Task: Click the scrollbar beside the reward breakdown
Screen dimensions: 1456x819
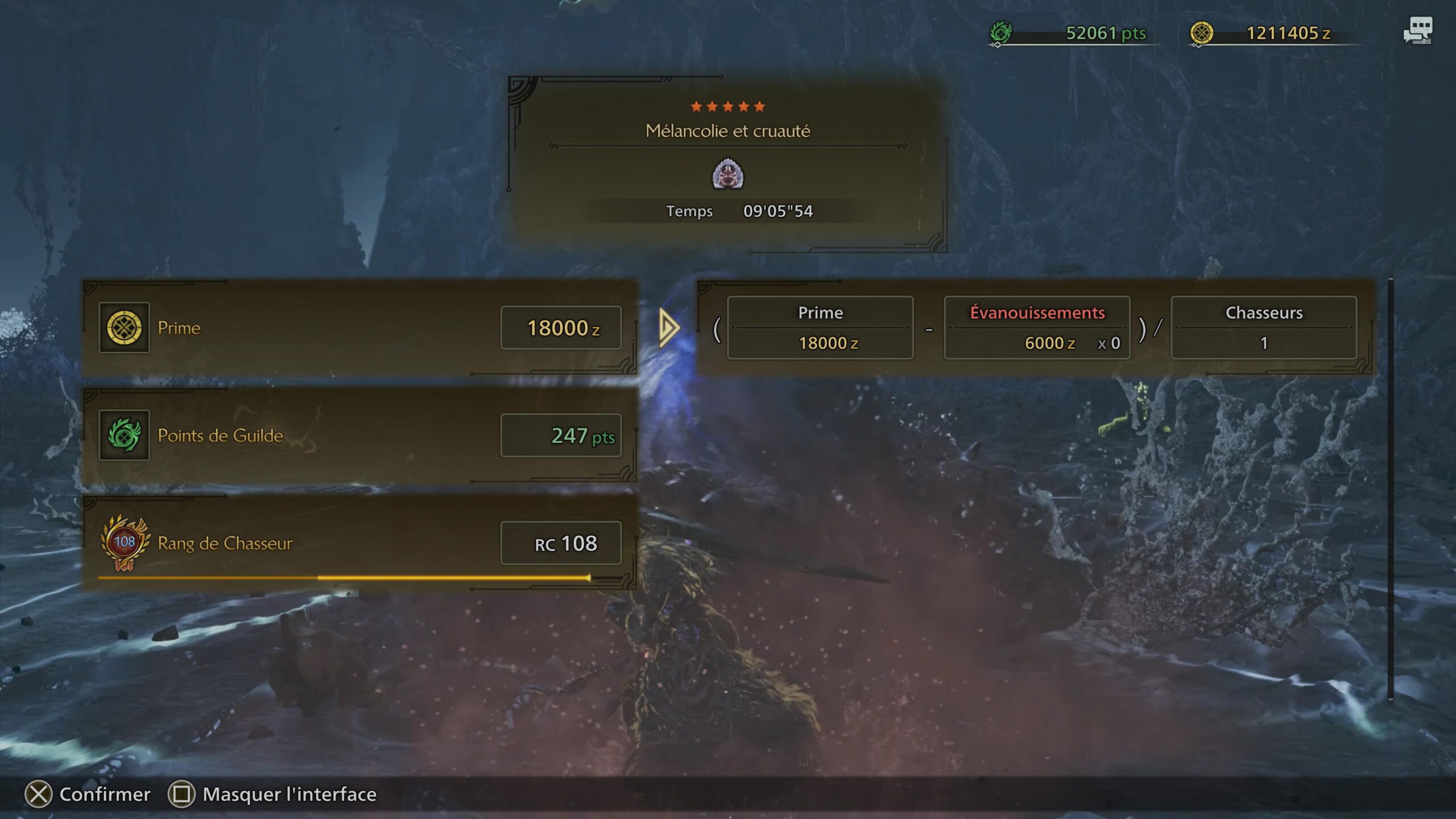Action: pyautogui.click(x=1391, y=489)
